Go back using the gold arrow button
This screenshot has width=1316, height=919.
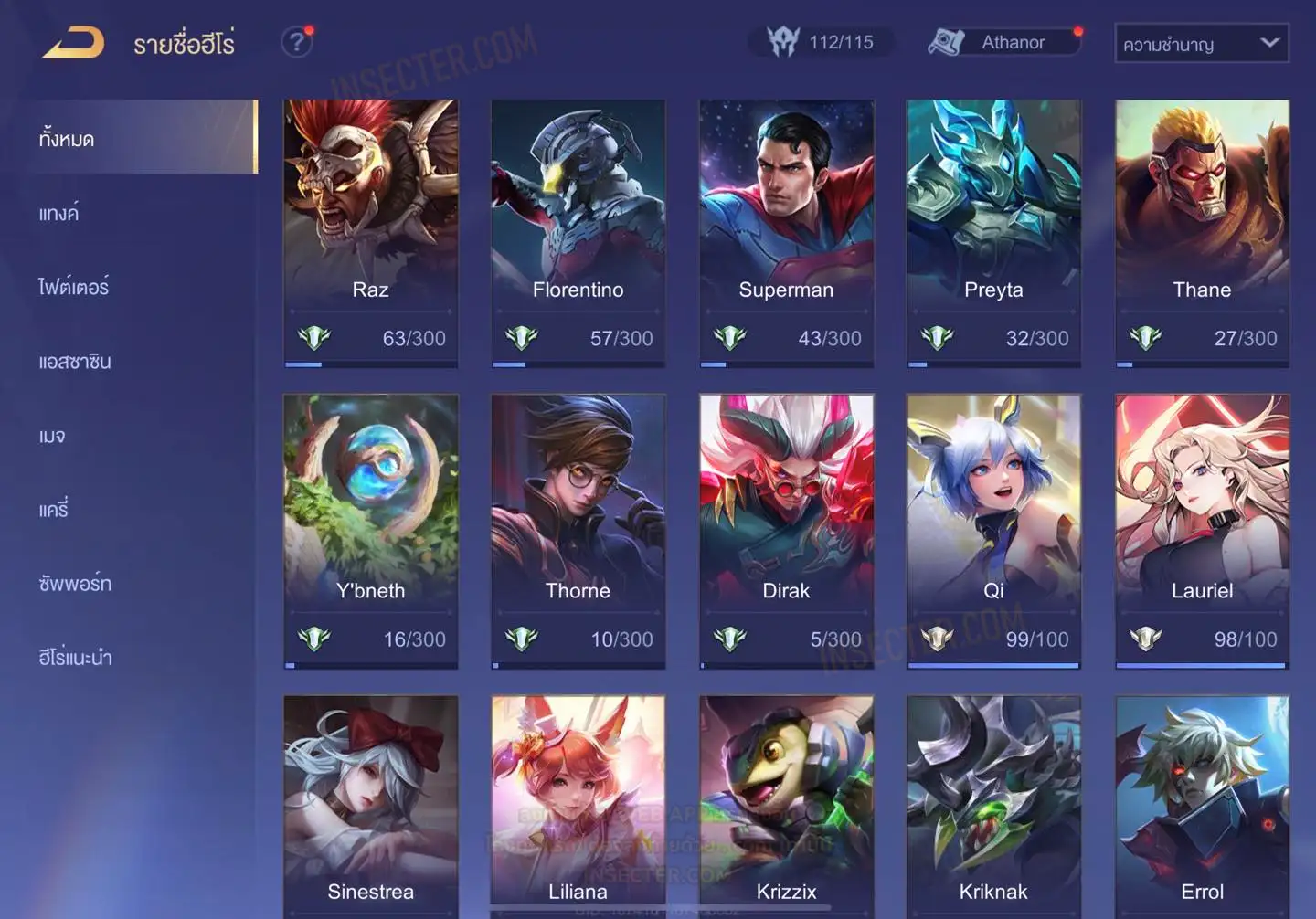[73, 43]
